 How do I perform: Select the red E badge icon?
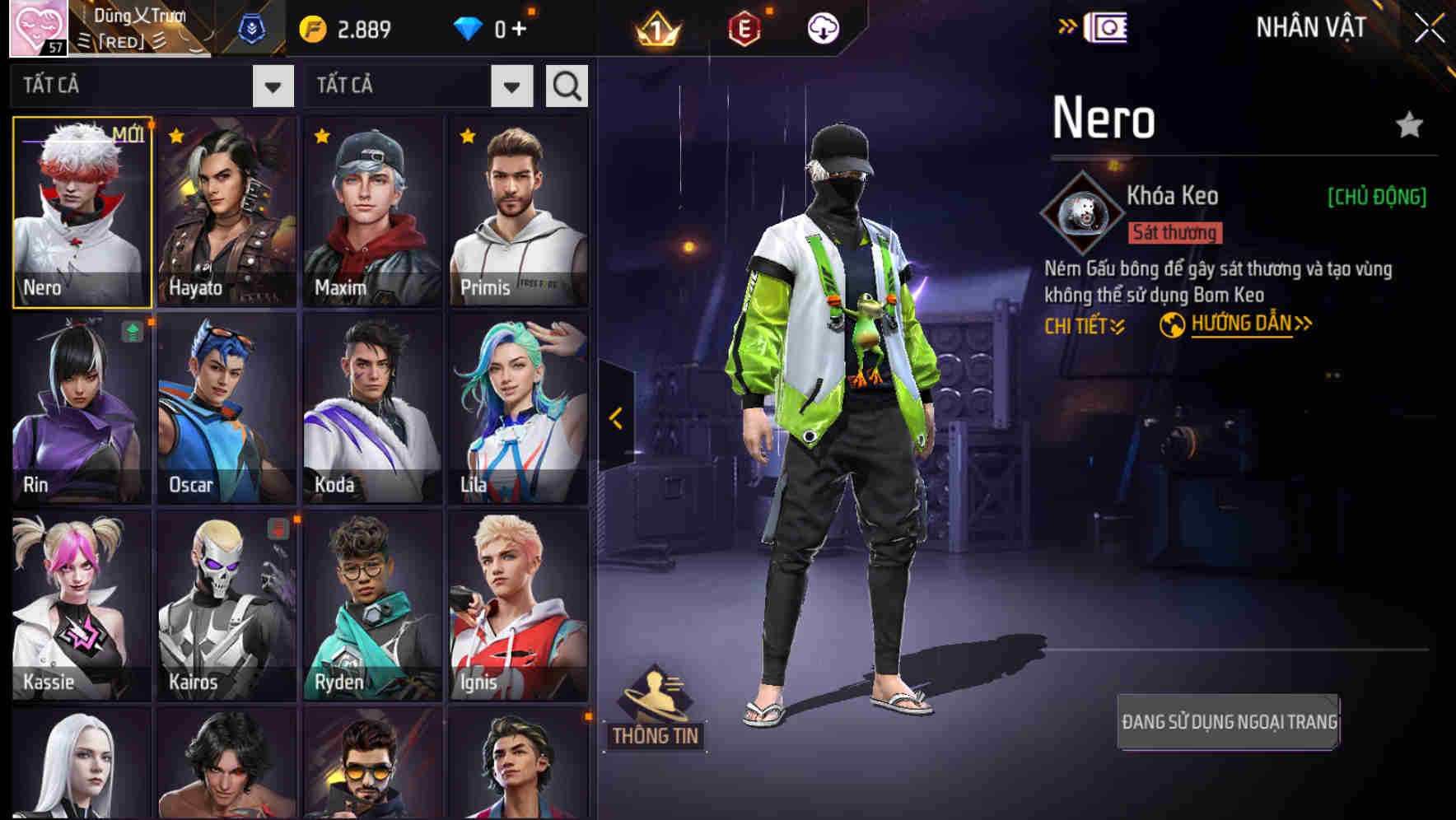point(743,27)
